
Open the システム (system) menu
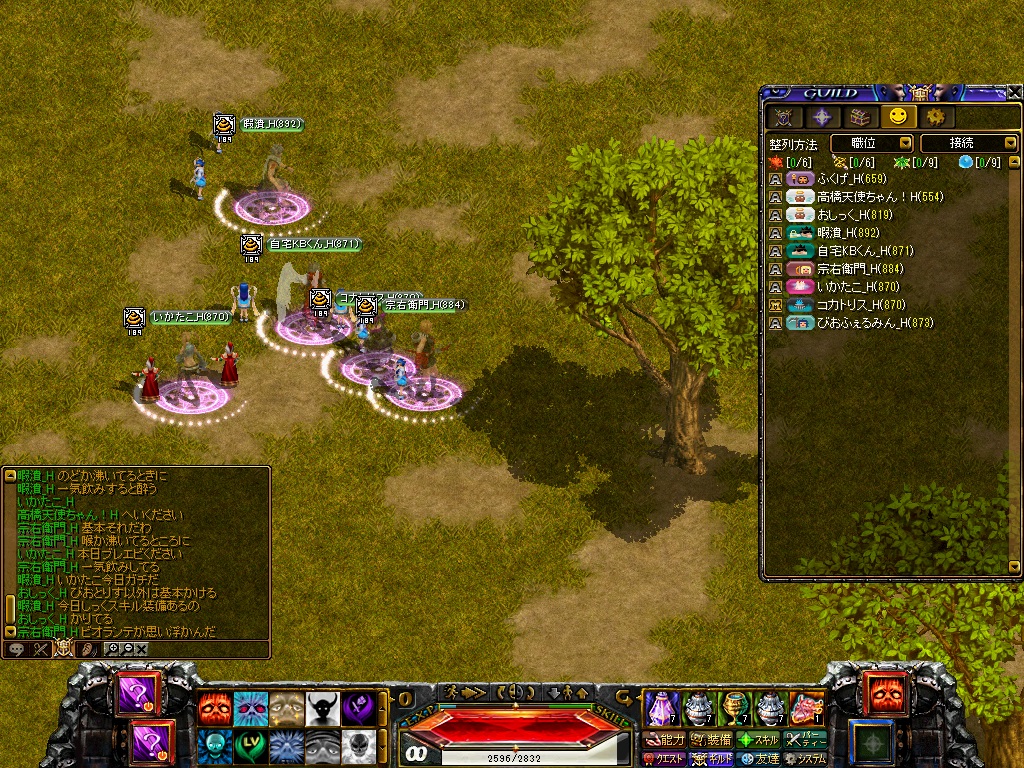[806, 759]
